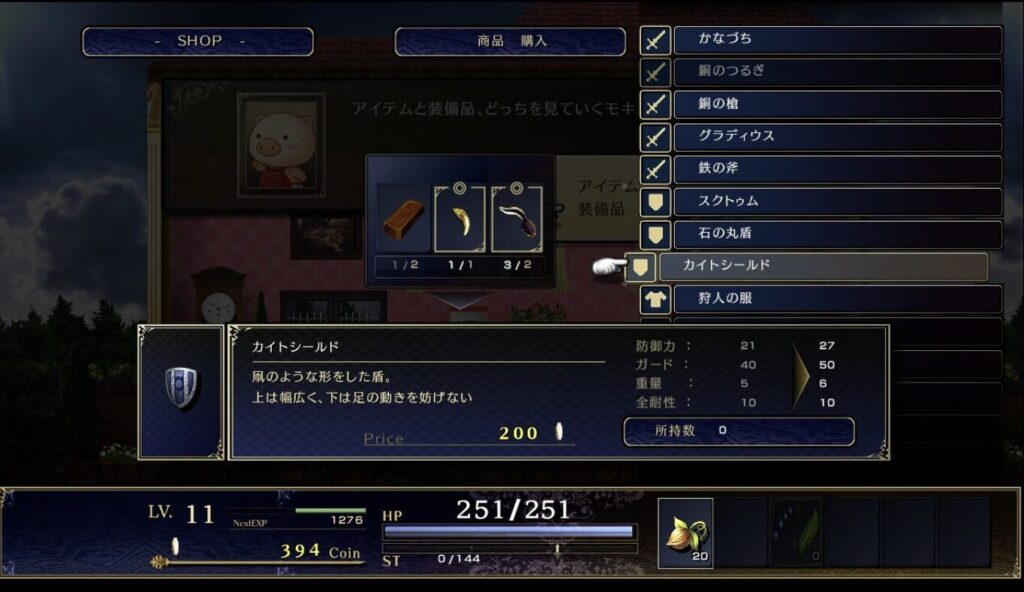
Task: Click the pig shopkeeper portrait
Action: pyautogui.click(x=280, y=145)
